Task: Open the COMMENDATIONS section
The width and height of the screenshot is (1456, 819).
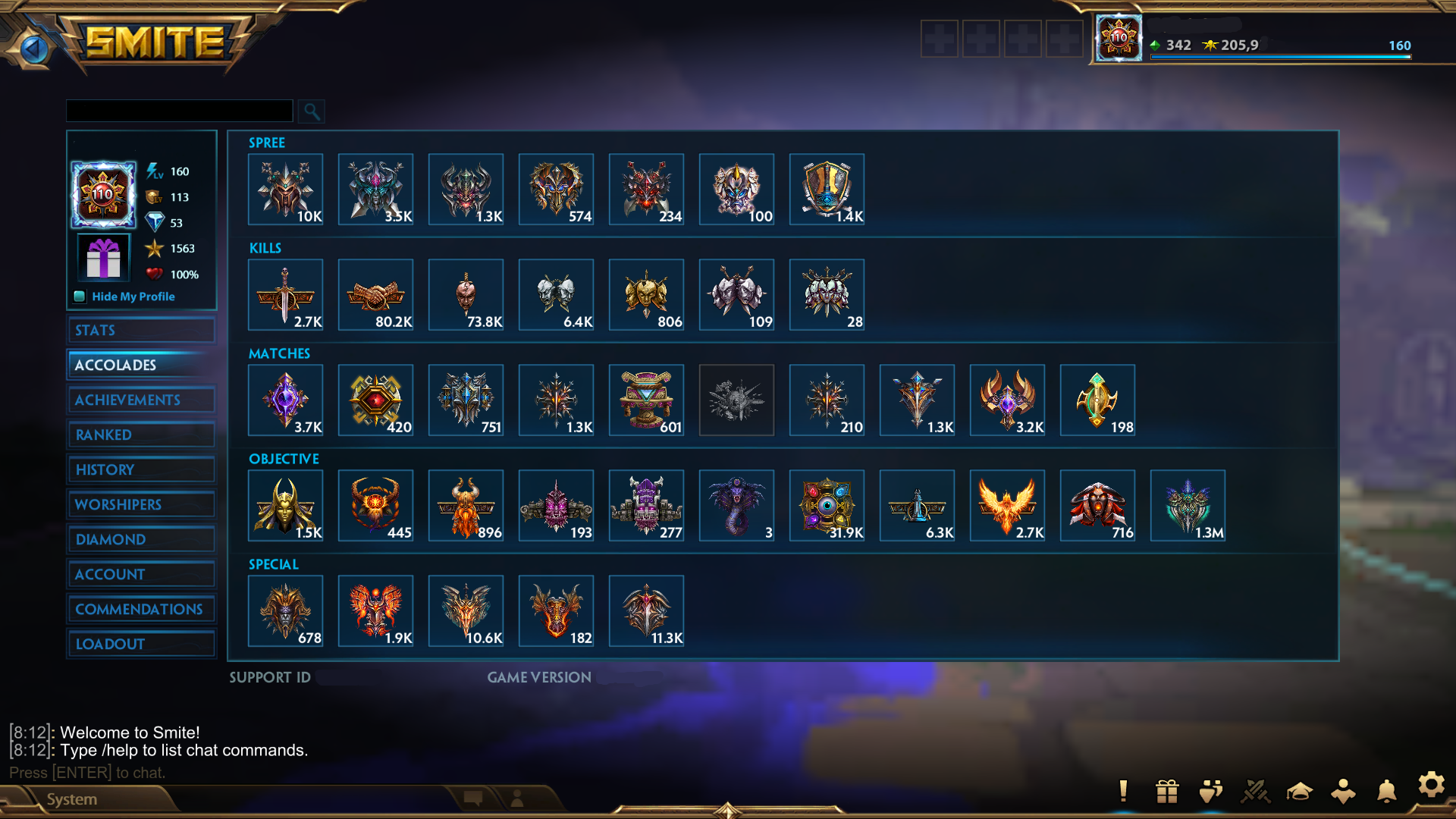Action: [141, 609]
